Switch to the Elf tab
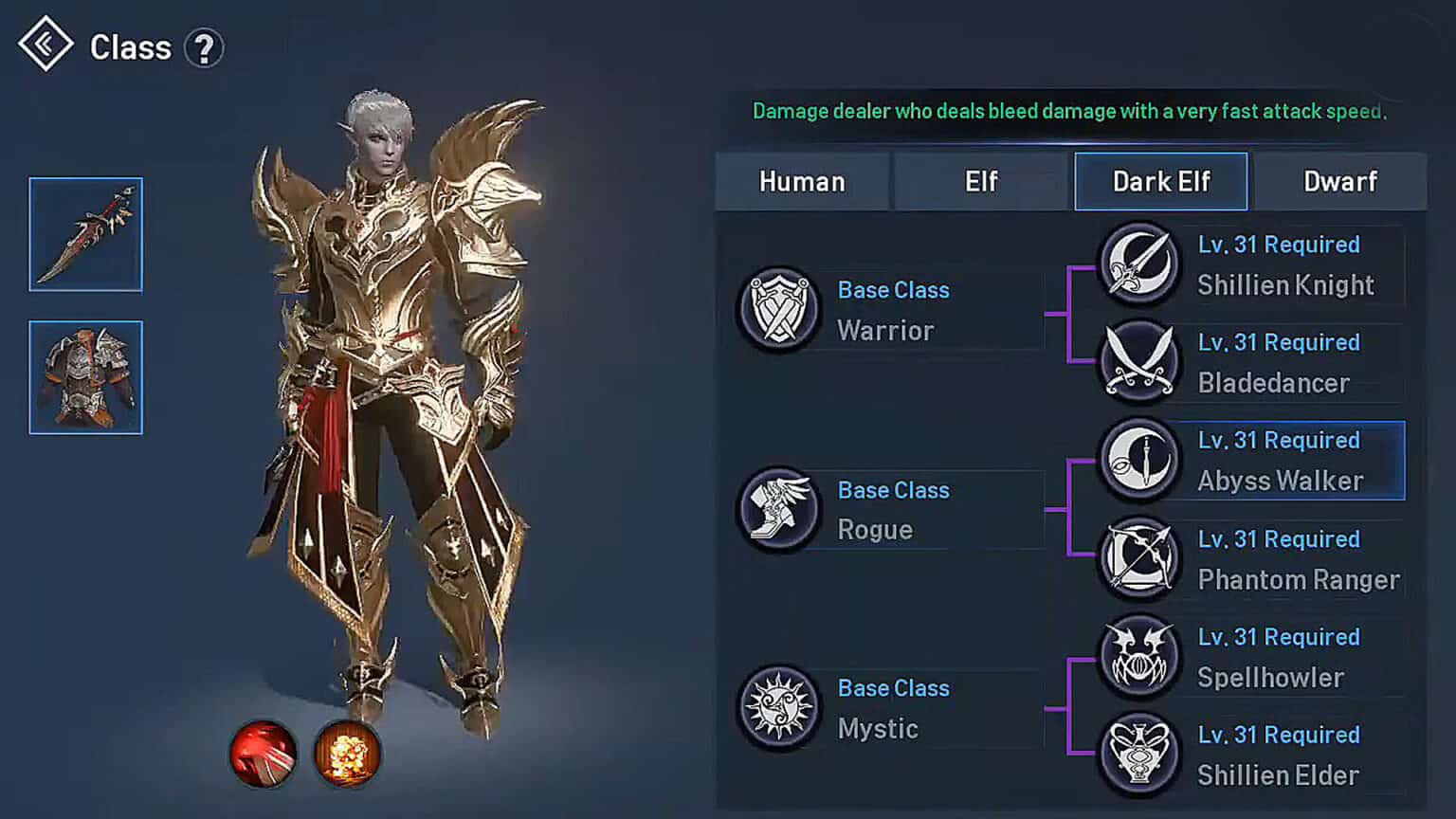The image size is (1456, 819). pyautogui.click(x=980, y=181)
